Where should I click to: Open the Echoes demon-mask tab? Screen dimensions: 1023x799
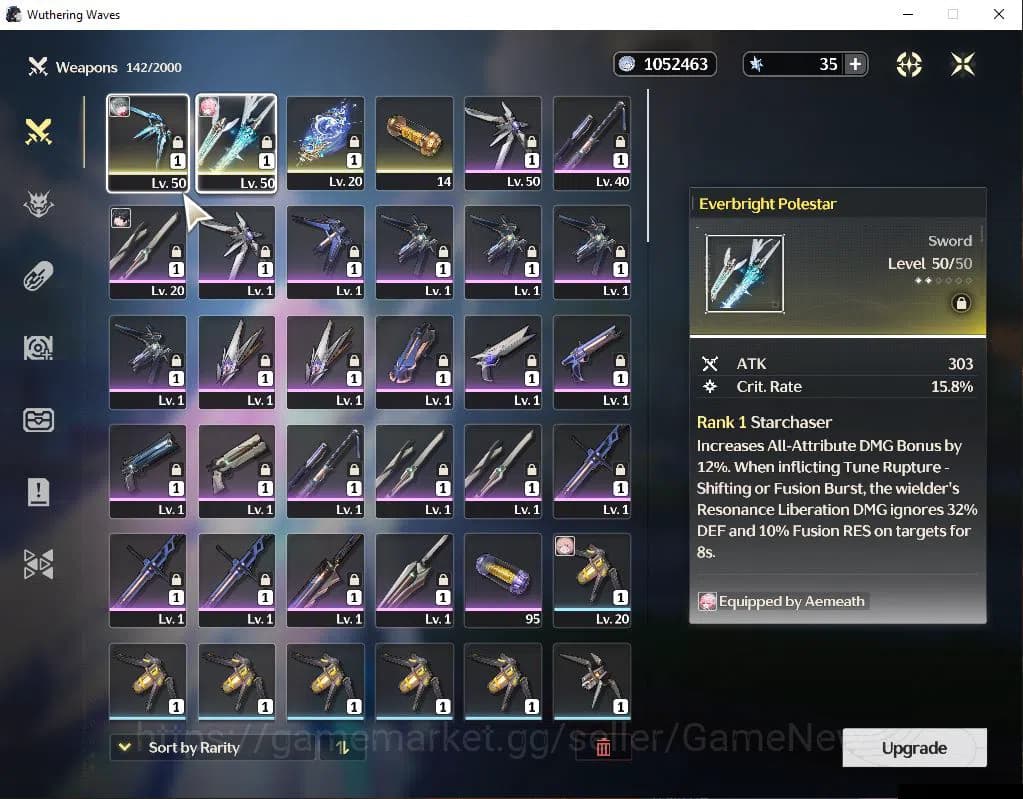click(38, 204)
